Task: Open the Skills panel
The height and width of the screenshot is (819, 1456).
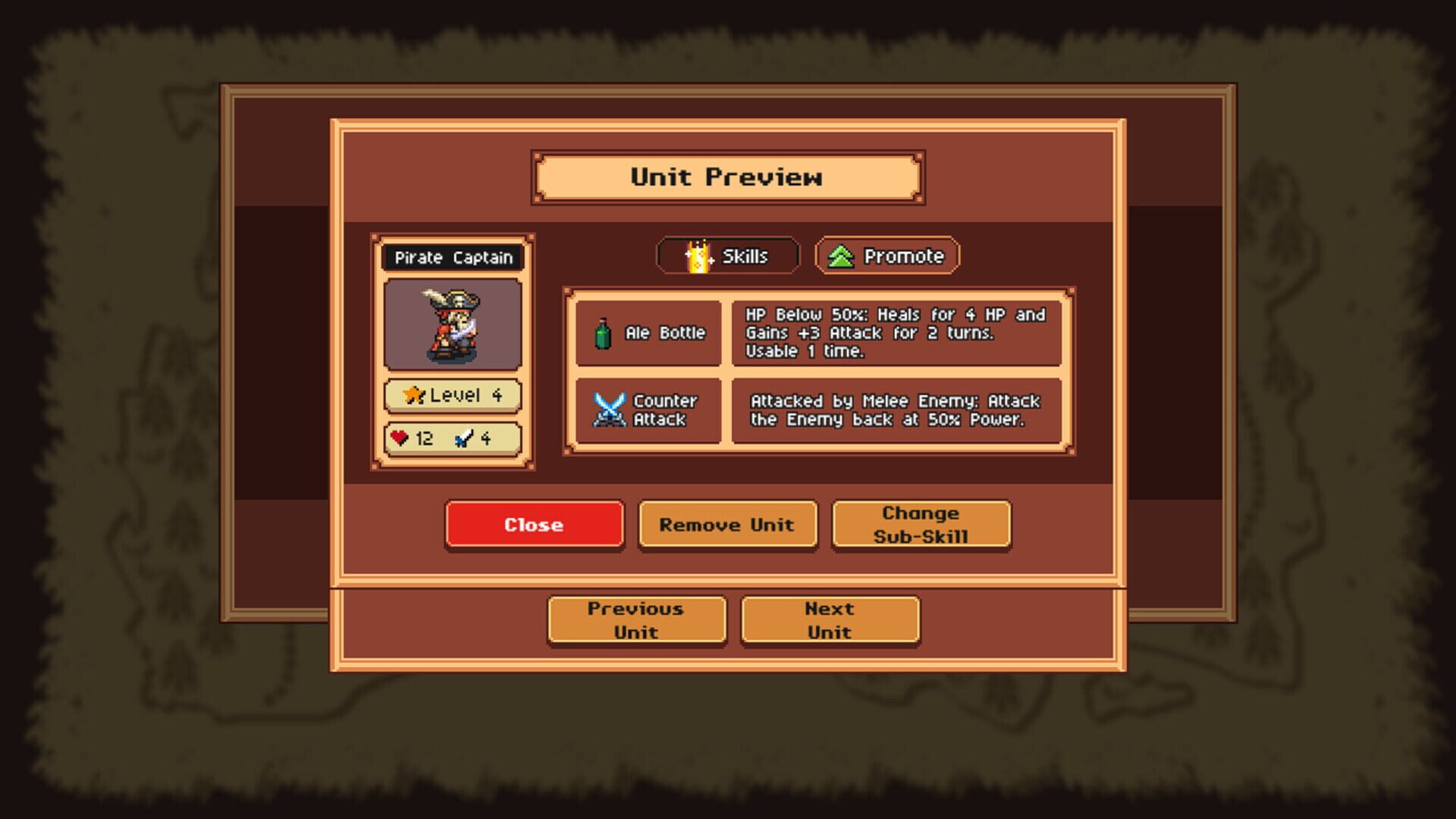Action: tap(728, 256)
